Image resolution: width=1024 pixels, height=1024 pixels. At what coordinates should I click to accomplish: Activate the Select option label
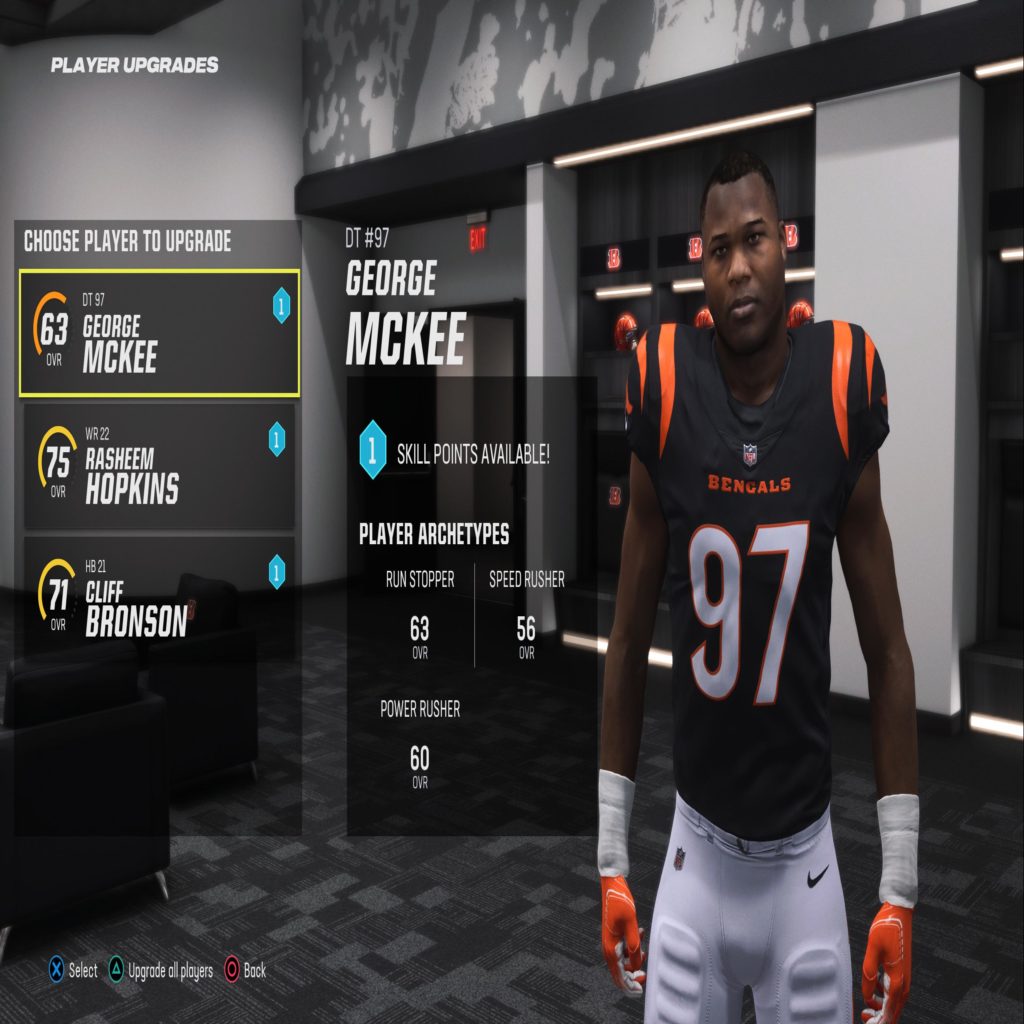(73, 970)
